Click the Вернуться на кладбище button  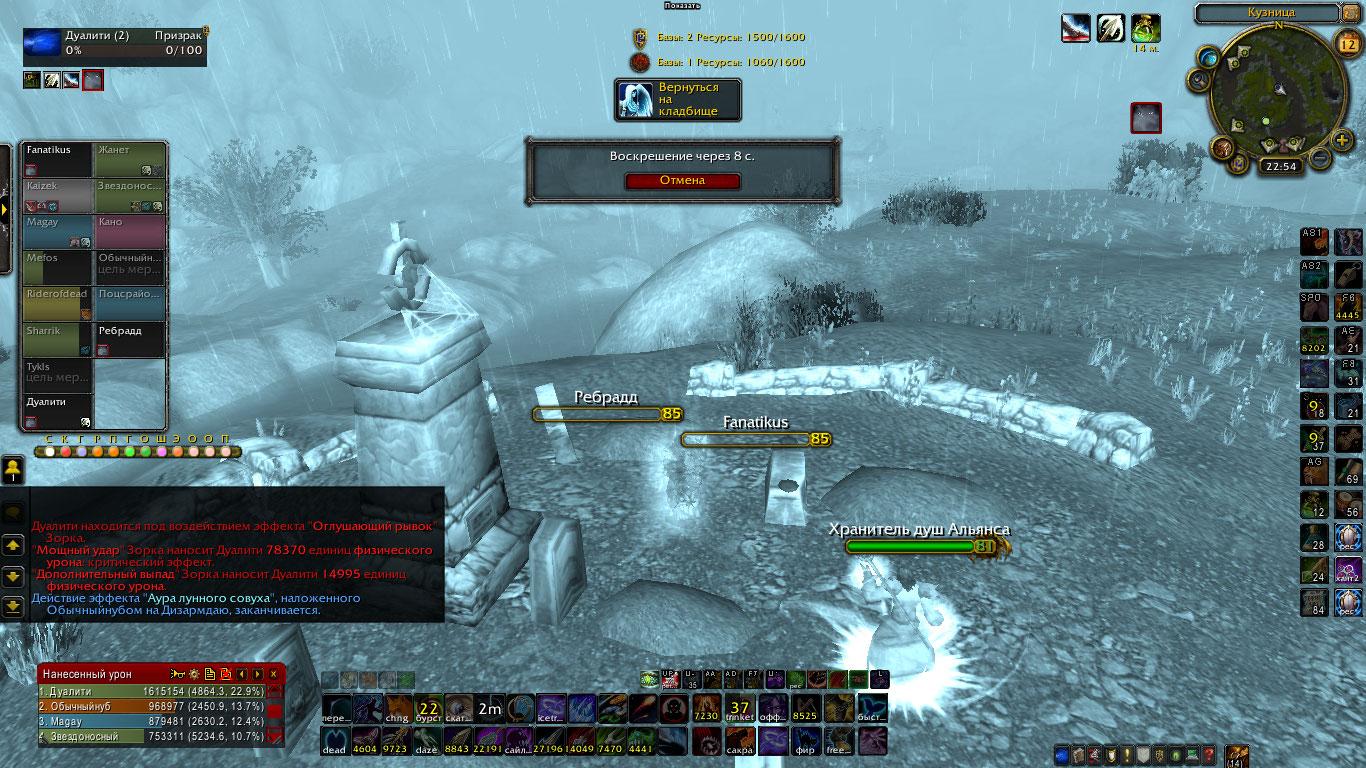678,99
